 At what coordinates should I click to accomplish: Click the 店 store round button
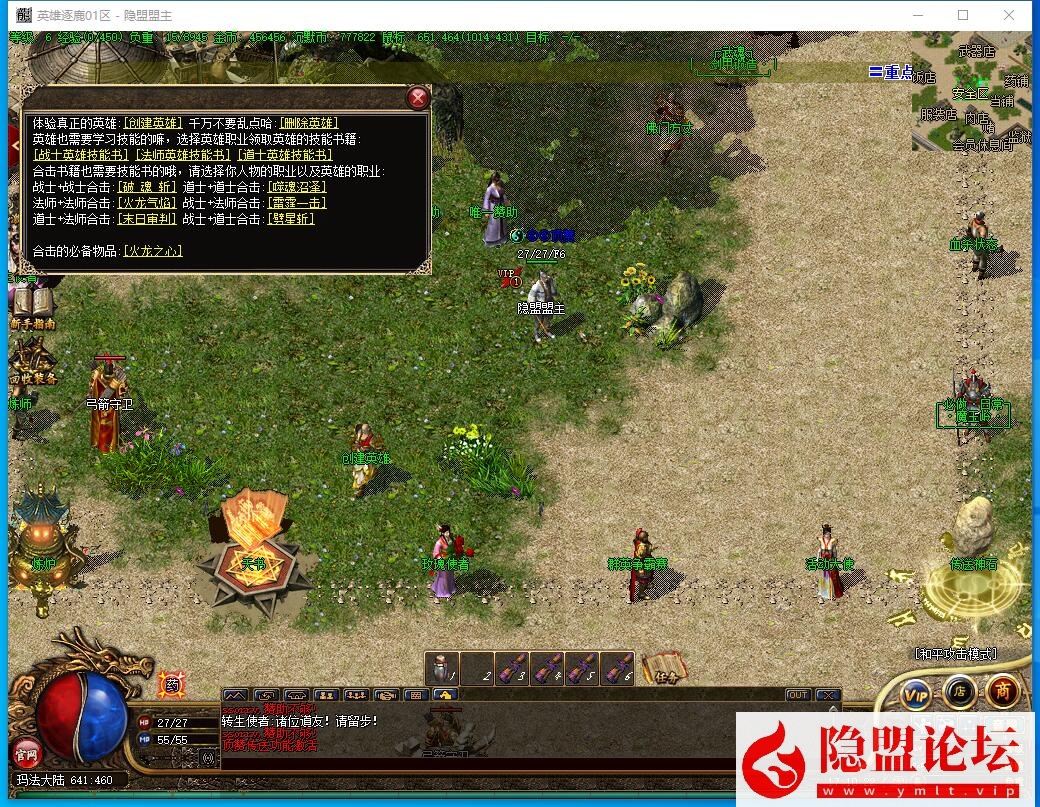[x=959, y=691]
